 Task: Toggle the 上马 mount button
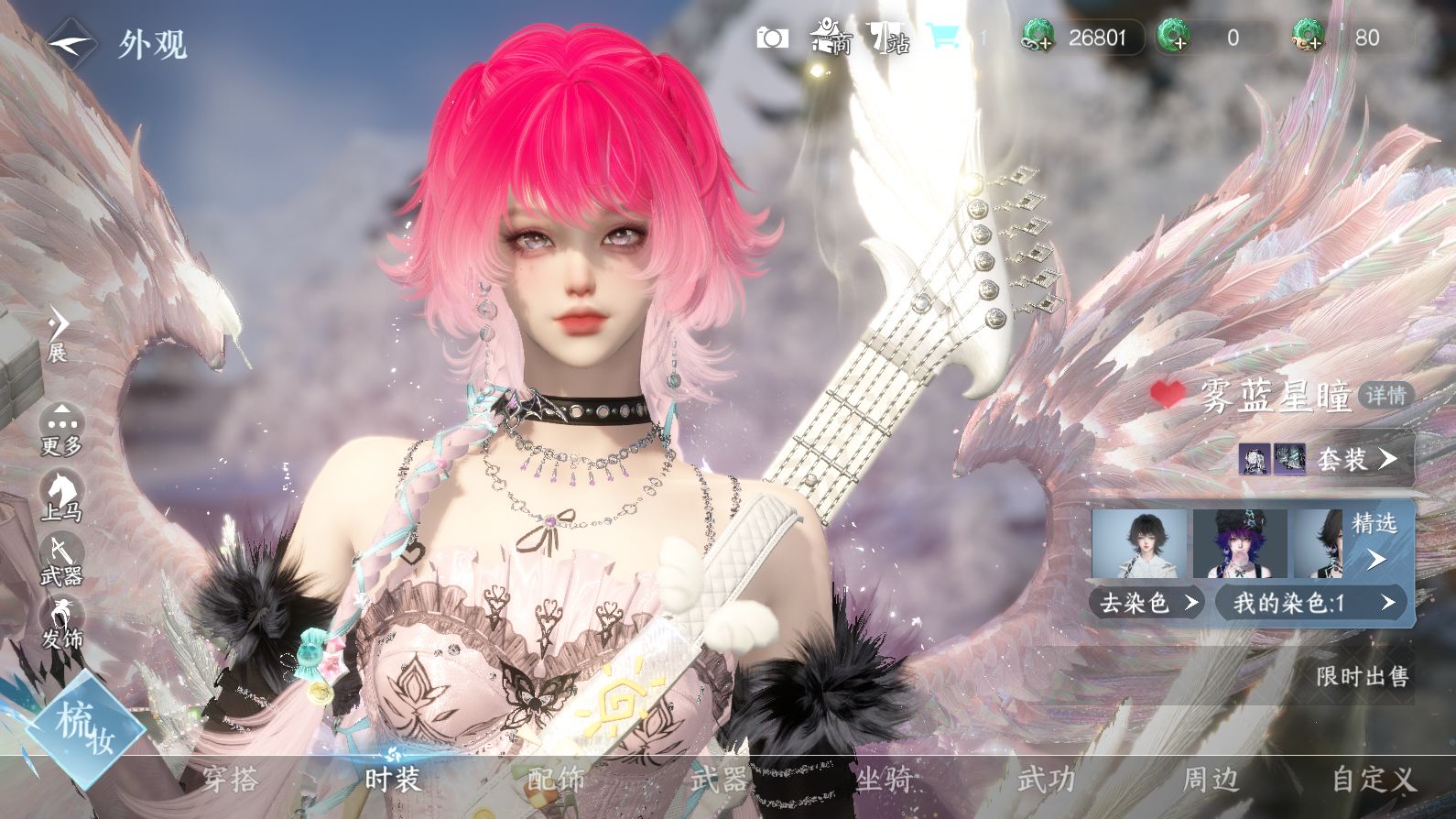click(61, 496)
